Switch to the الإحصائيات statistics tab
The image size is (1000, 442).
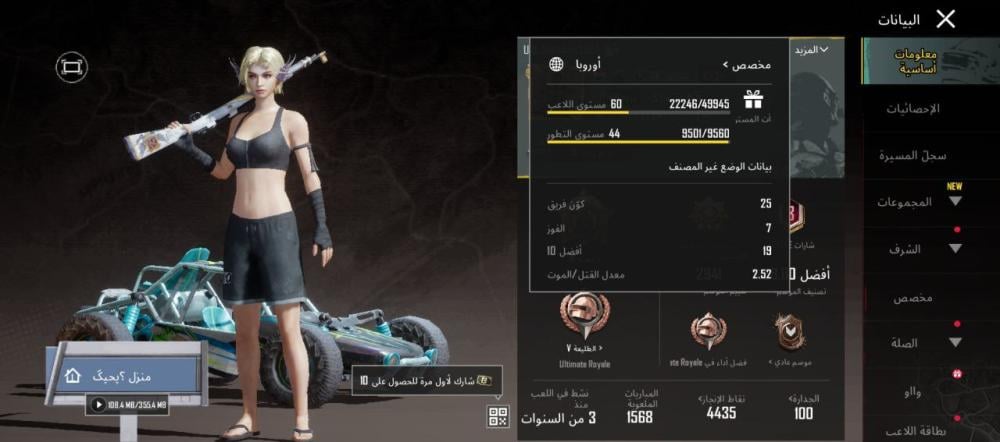point(914,108)
